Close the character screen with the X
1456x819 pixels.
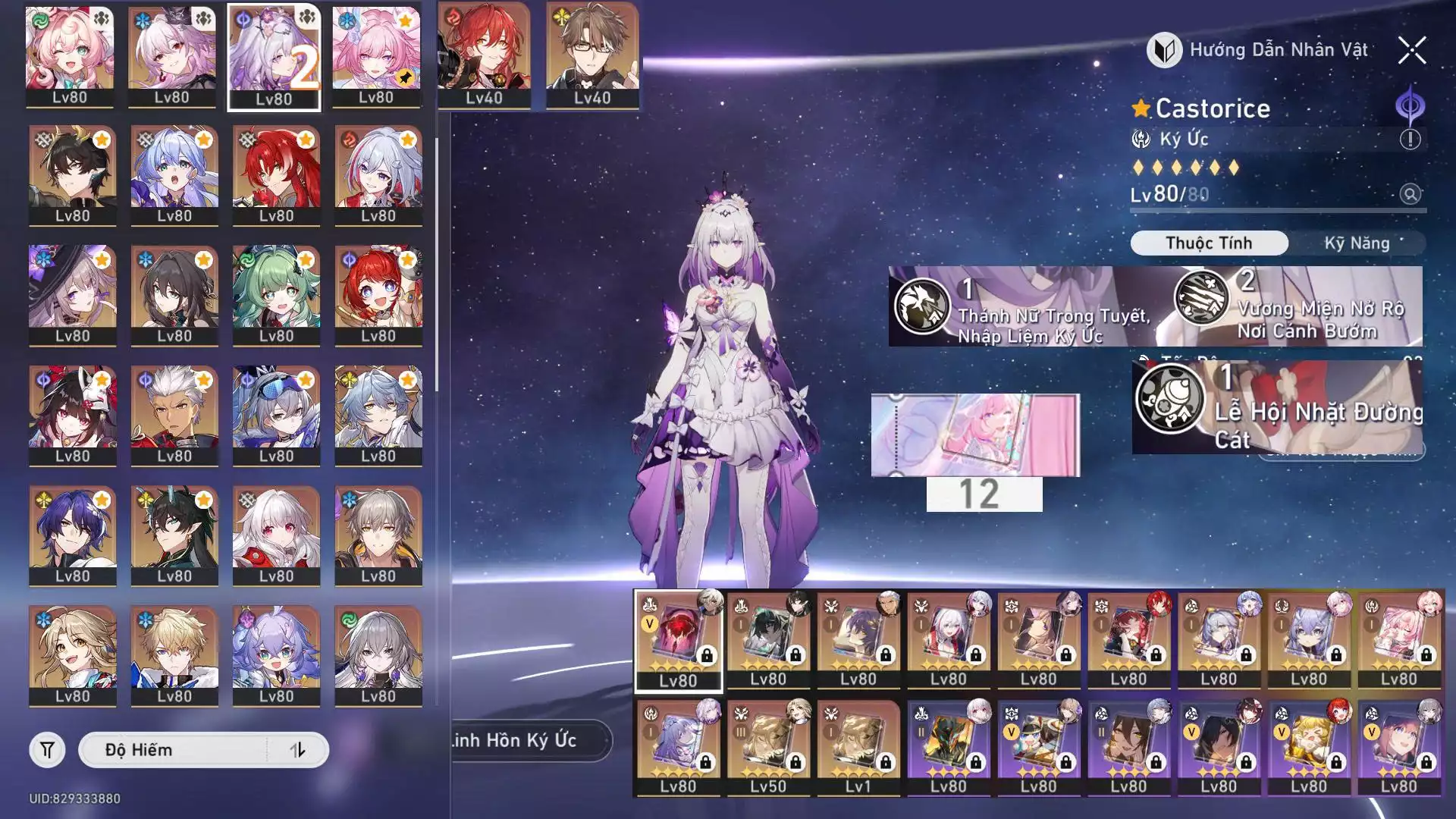tap(1411, 51)
